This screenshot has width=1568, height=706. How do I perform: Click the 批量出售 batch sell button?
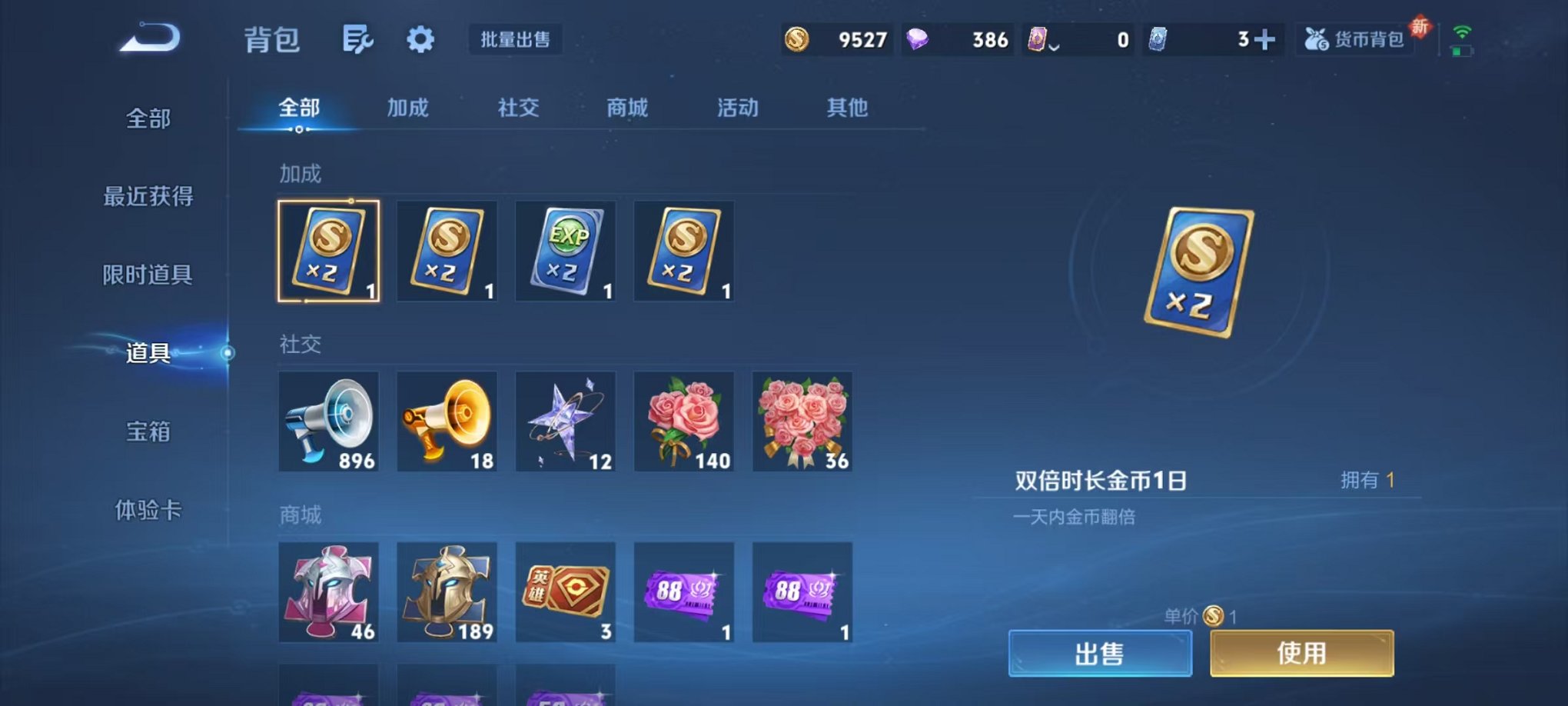click(x=517, y=39)
